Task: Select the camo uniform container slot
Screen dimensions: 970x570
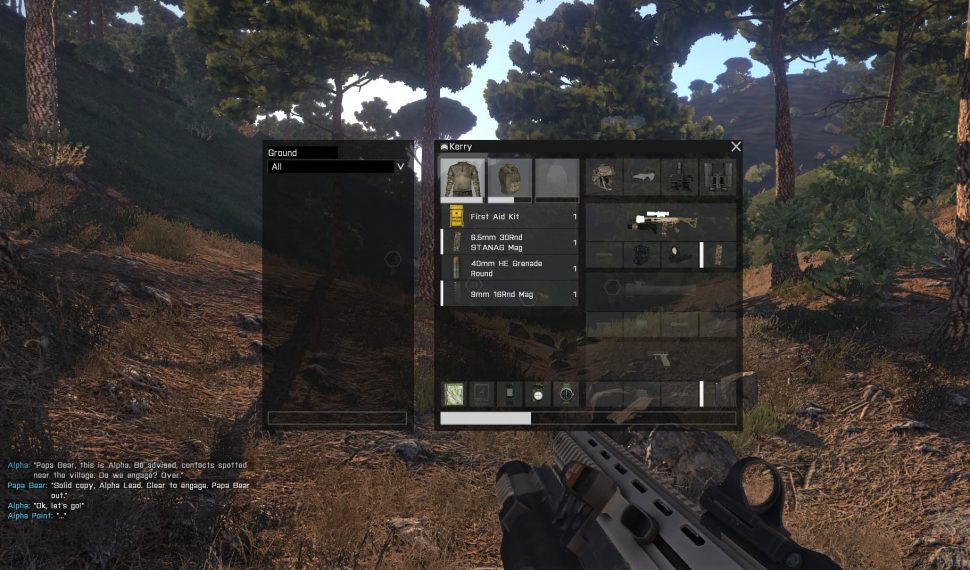Action: [x=462, y=179]
